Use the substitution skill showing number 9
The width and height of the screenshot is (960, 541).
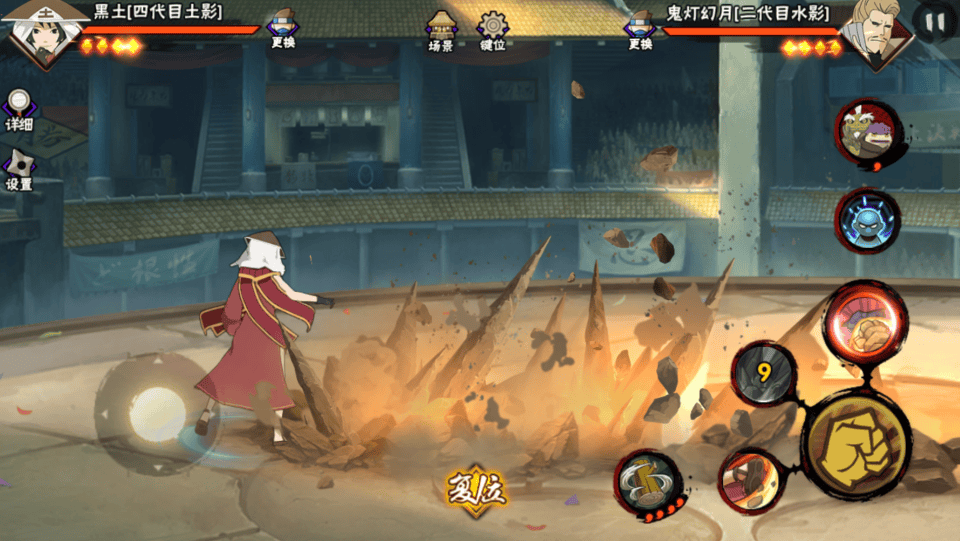(764, 375)
